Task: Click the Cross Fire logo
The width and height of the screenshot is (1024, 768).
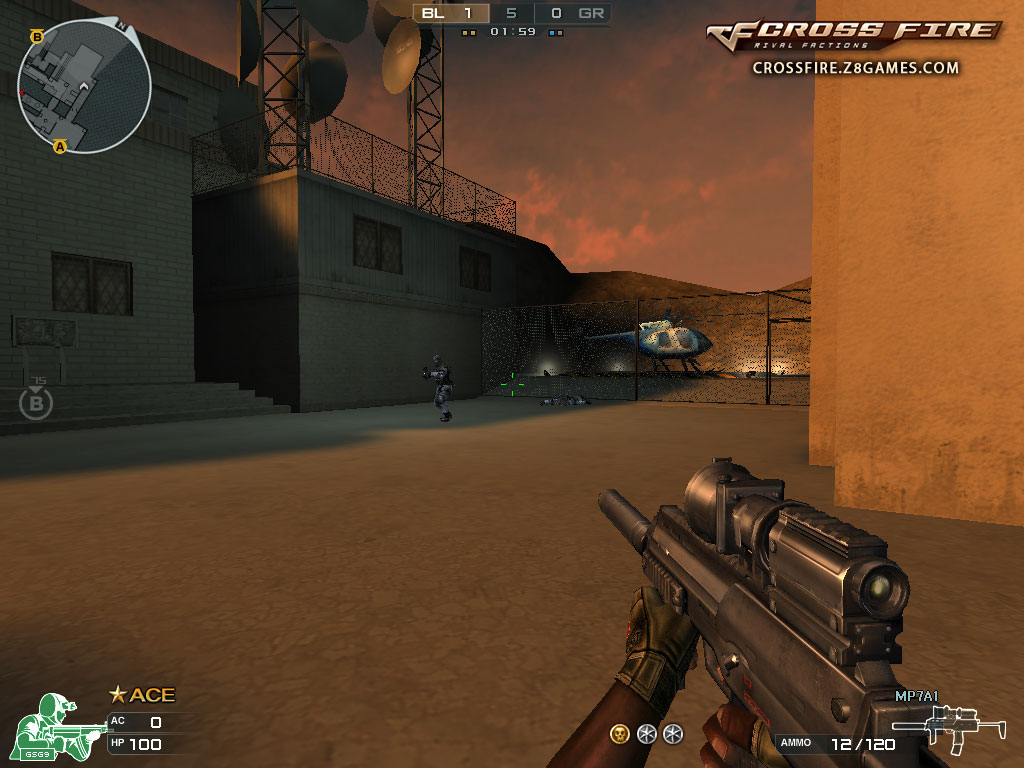Action: pos(854,33)
